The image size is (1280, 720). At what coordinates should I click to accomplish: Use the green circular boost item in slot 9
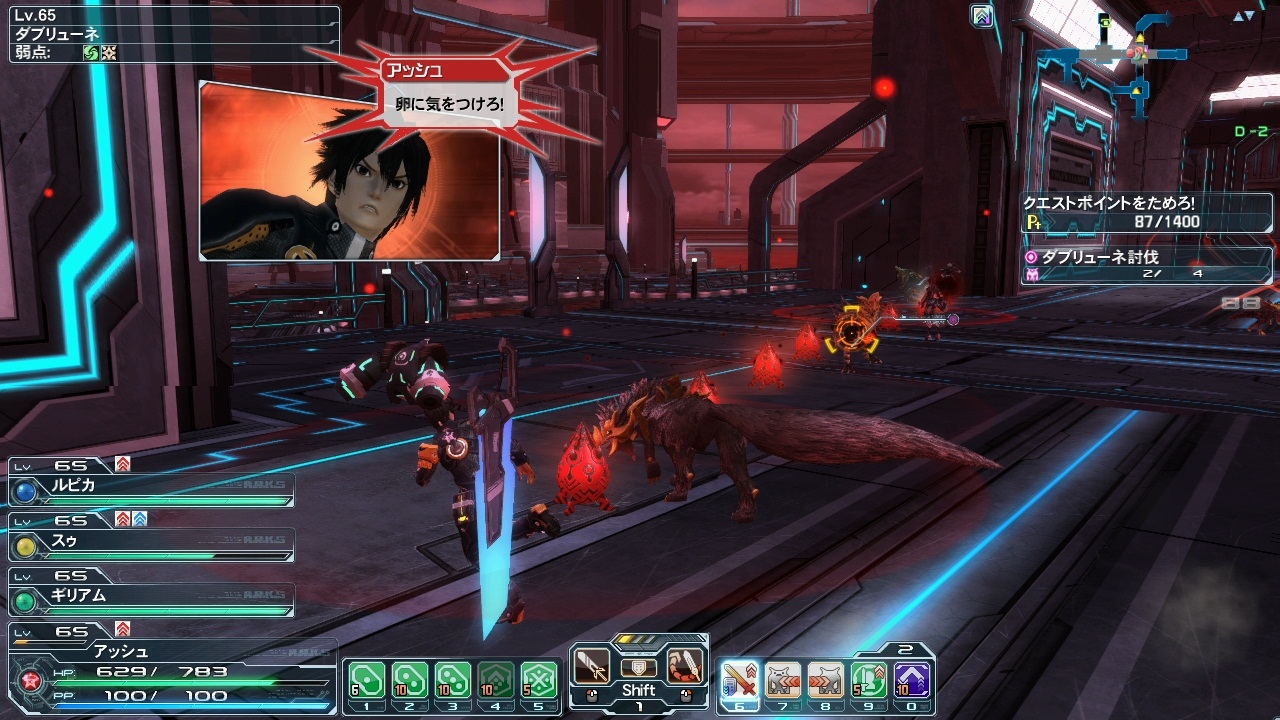tap(869, 680)
